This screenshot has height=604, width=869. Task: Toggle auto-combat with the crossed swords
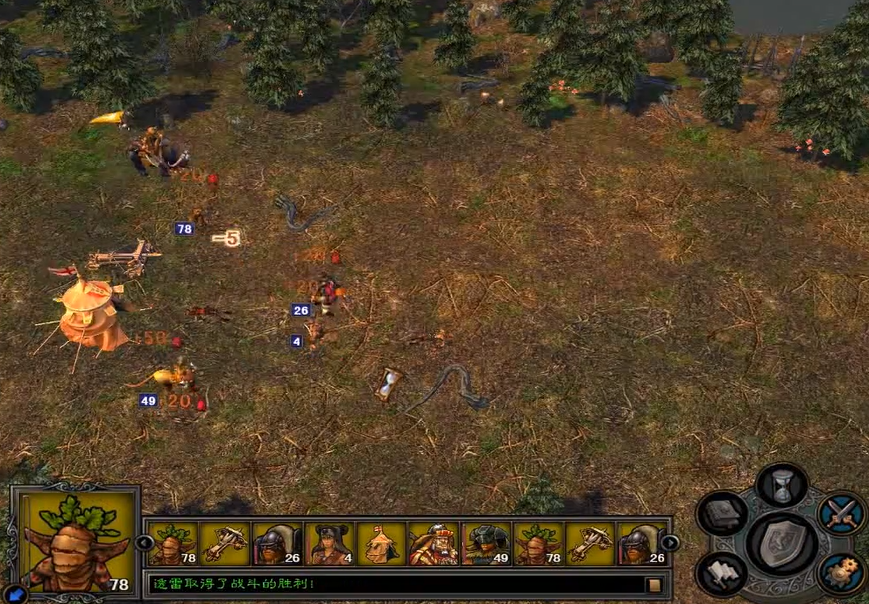pyautogui.click(x=842, y=514)
